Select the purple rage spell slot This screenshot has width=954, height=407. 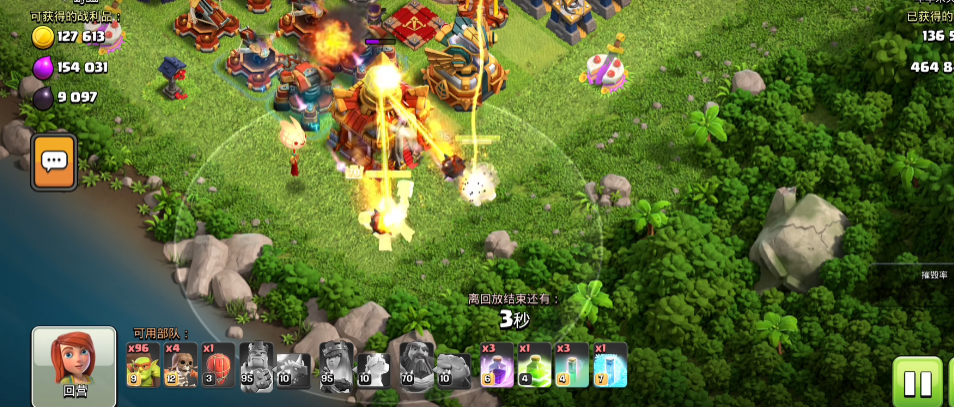tap(497, 365)
